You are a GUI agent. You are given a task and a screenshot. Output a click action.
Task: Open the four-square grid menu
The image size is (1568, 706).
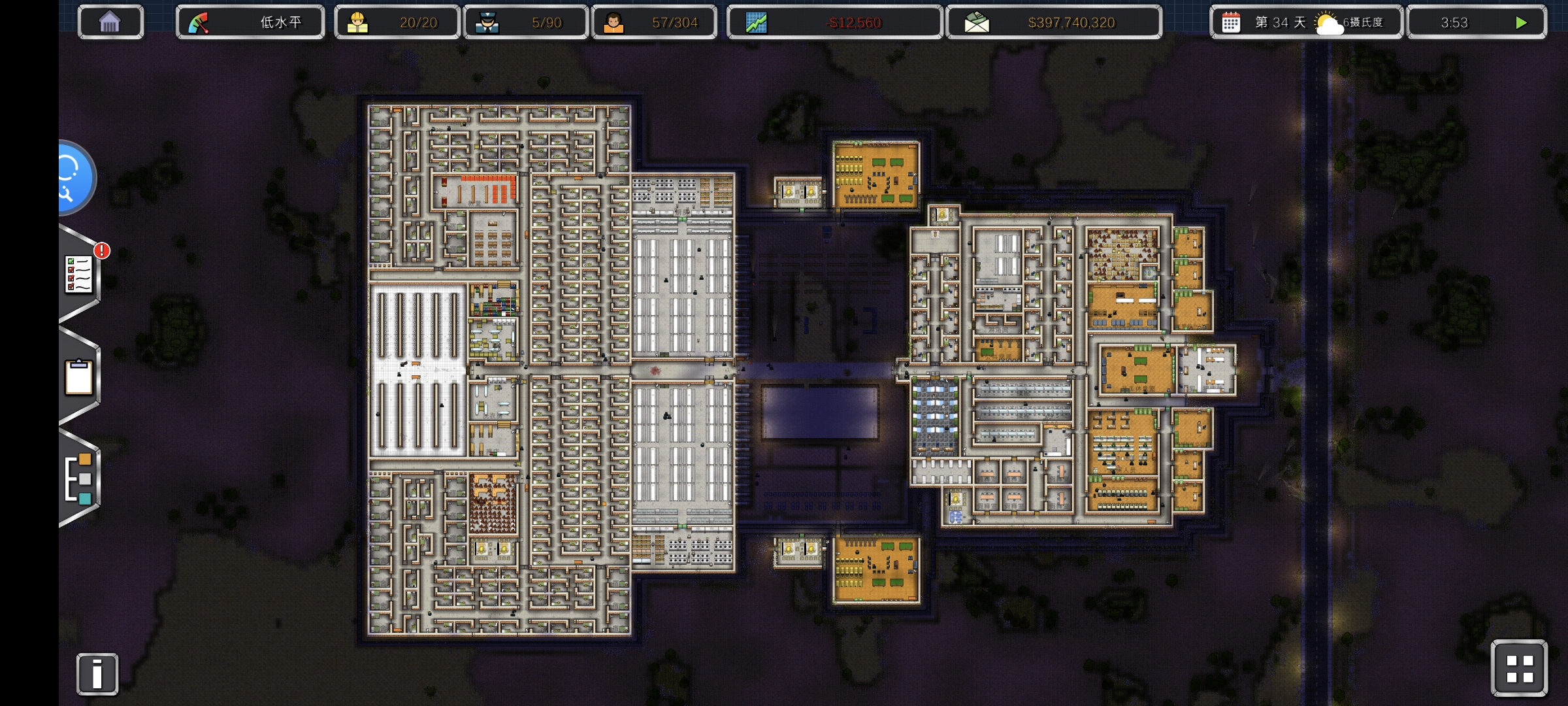click(1519, 669)
